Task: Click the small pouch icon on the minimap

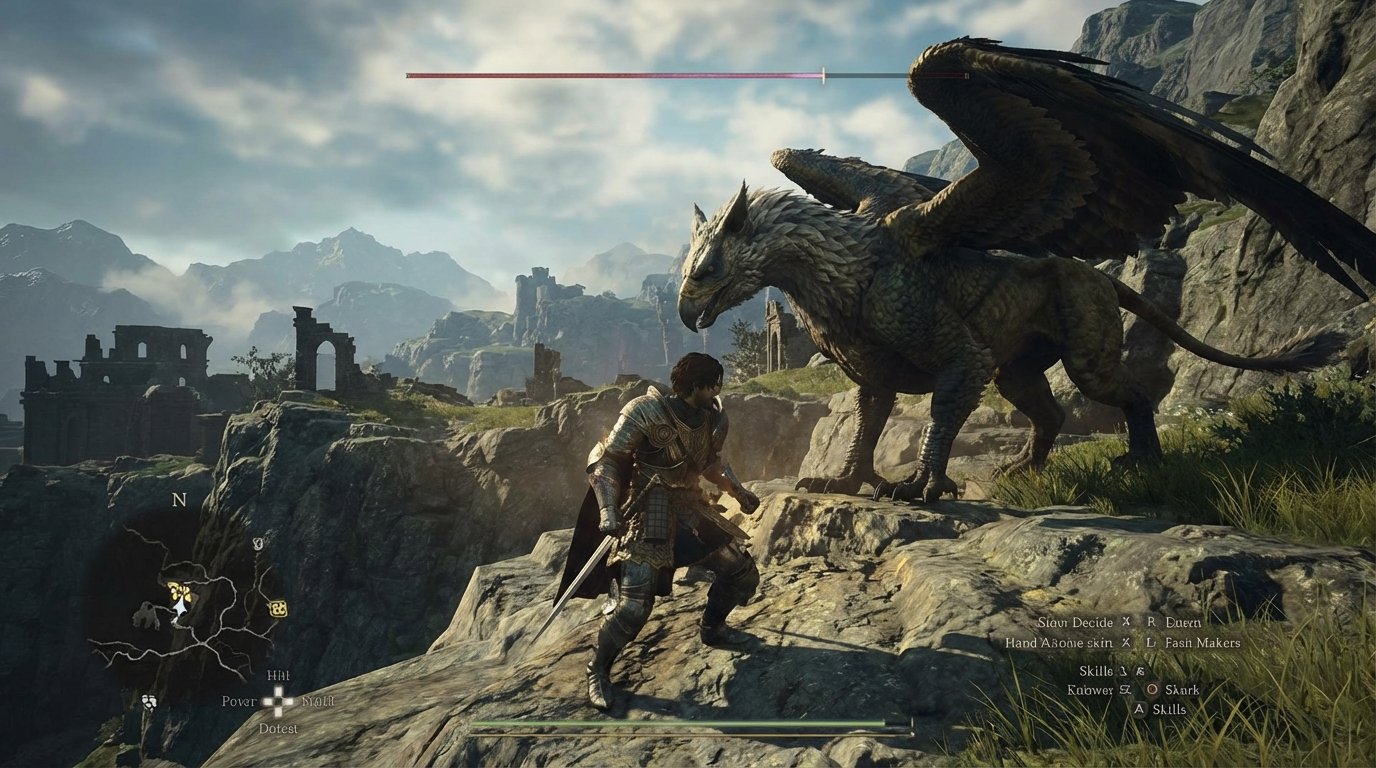Action: pyautogui.click(x=258, y=543)
